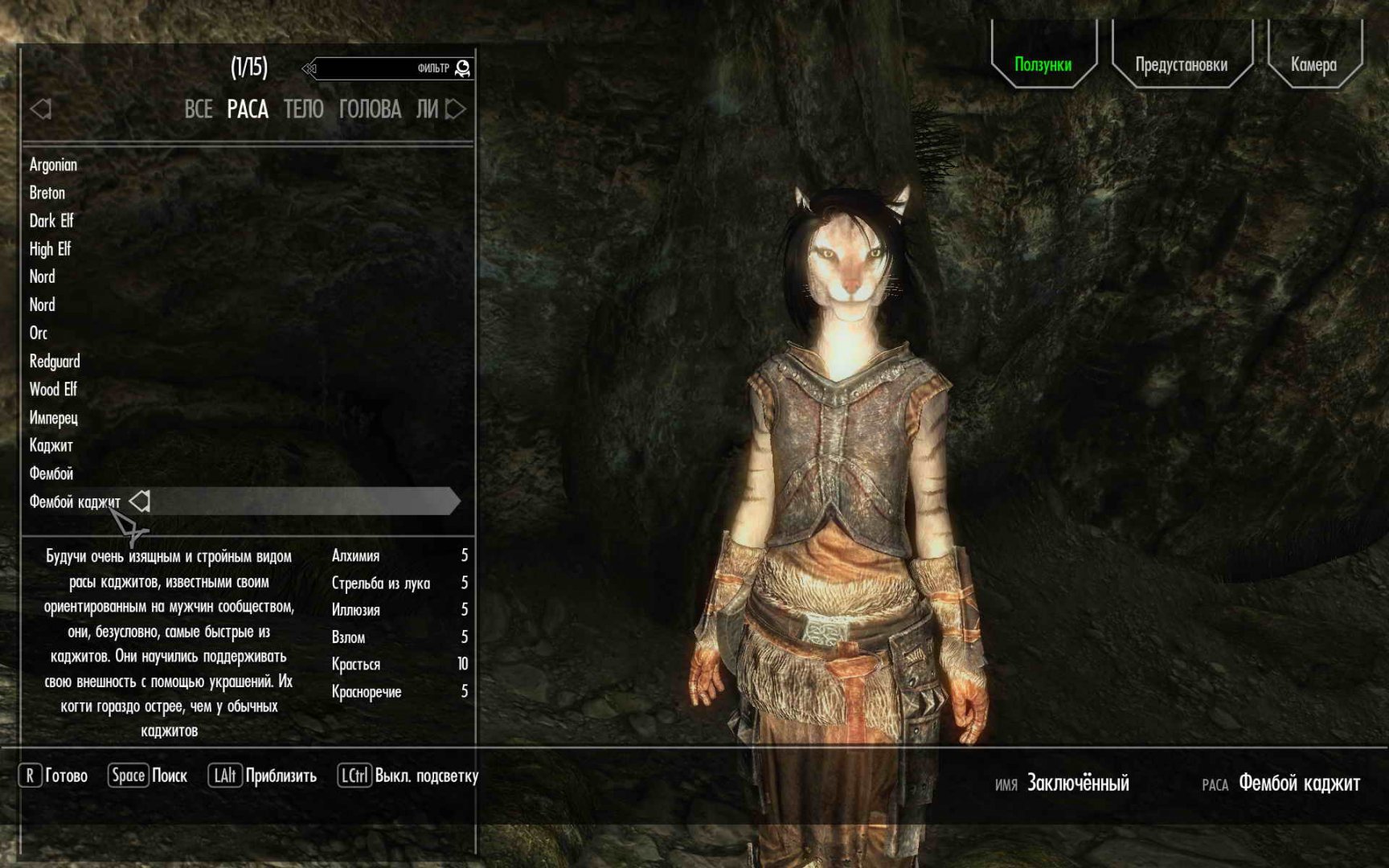1389x868 pixels.
Task: Open the Предустановки tab
Action: [1181, 64]
